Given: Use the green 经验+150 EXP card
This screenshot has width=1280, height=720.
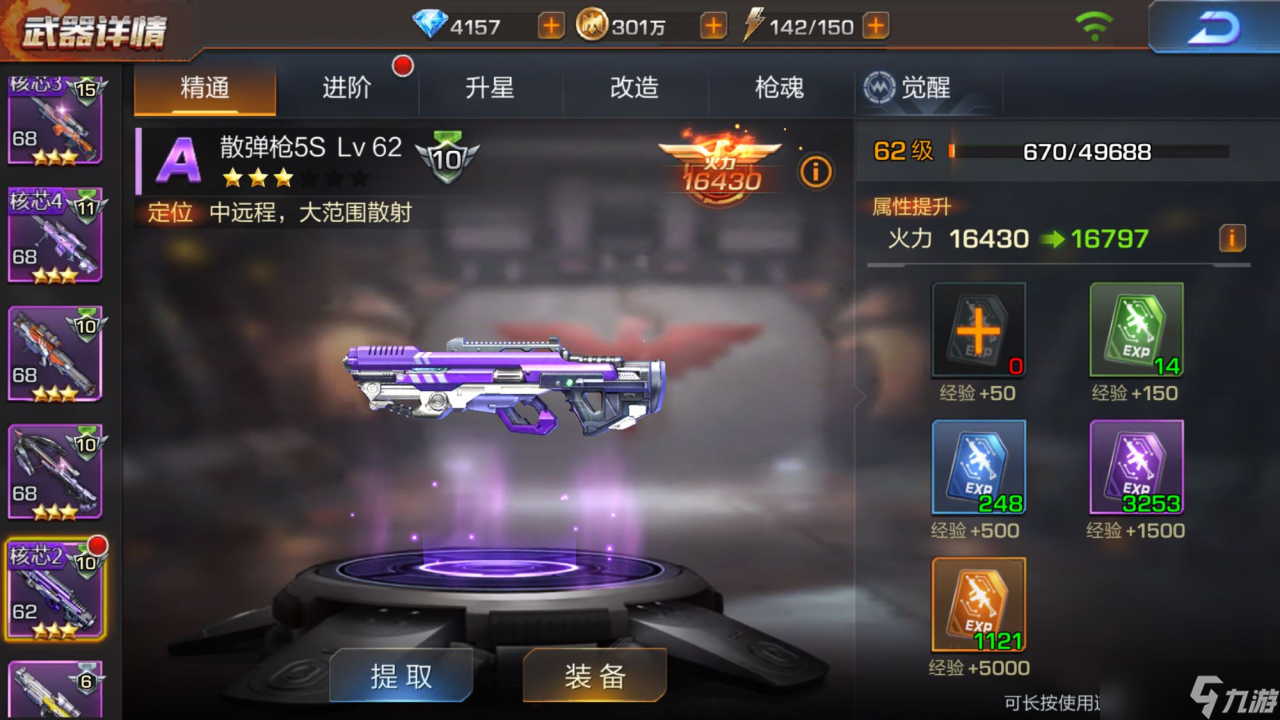Looking at the screenshot, I should pyautogui.click(x=1136, y=330).
